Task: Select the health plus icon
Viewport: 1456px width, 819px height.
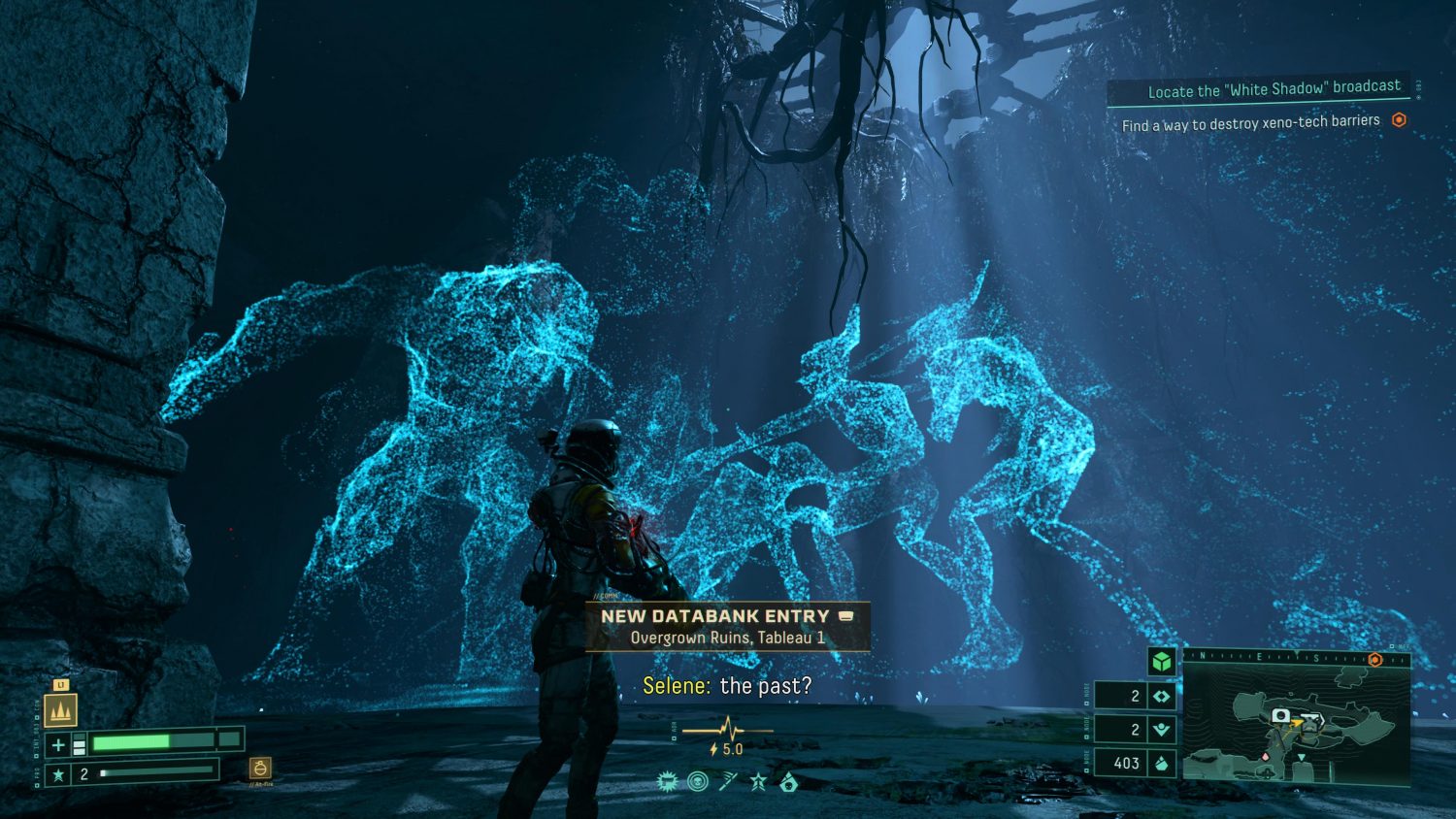Action: pyautogui.click(x=58, y=744)
